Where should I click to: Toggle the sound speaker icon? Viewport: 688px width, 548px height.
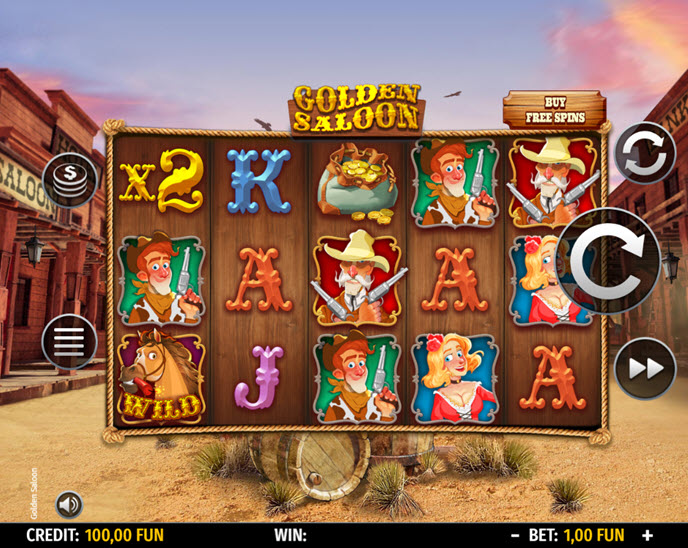69,503
